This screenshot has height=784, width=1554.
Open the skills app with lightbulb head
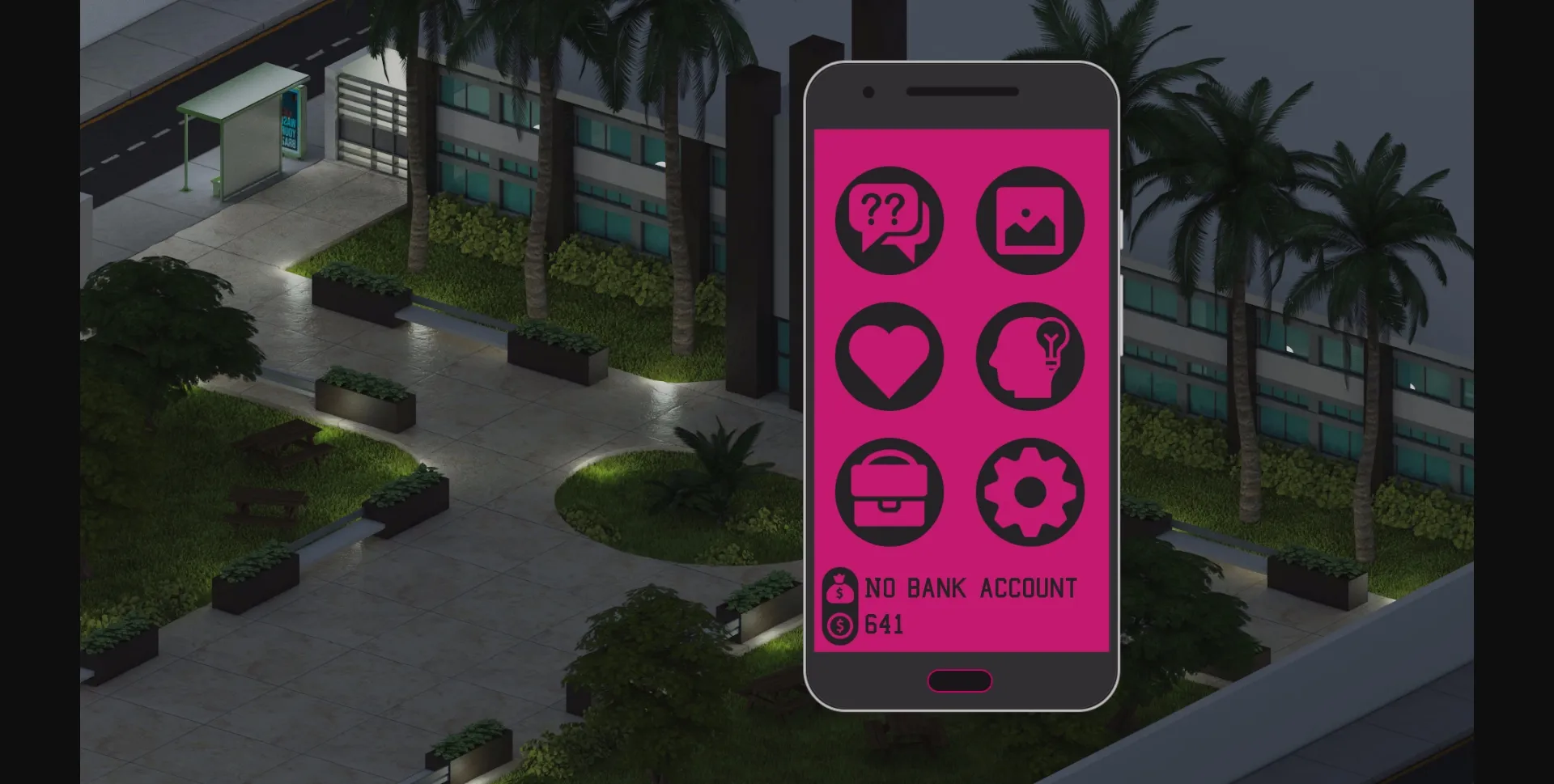tap(1030, 356)
